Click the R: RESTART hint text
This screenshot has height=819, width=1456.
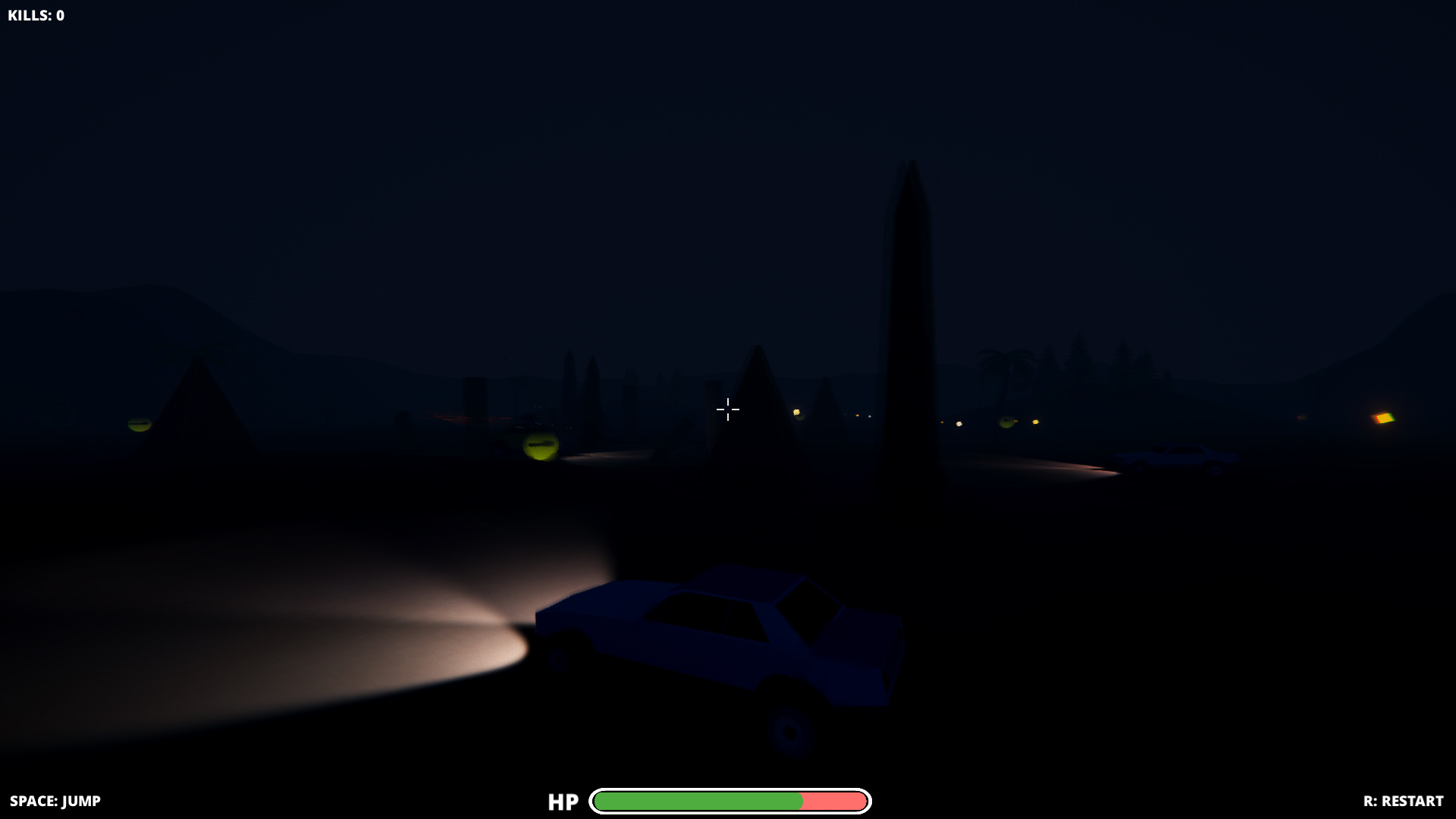tap(1402, 800)
